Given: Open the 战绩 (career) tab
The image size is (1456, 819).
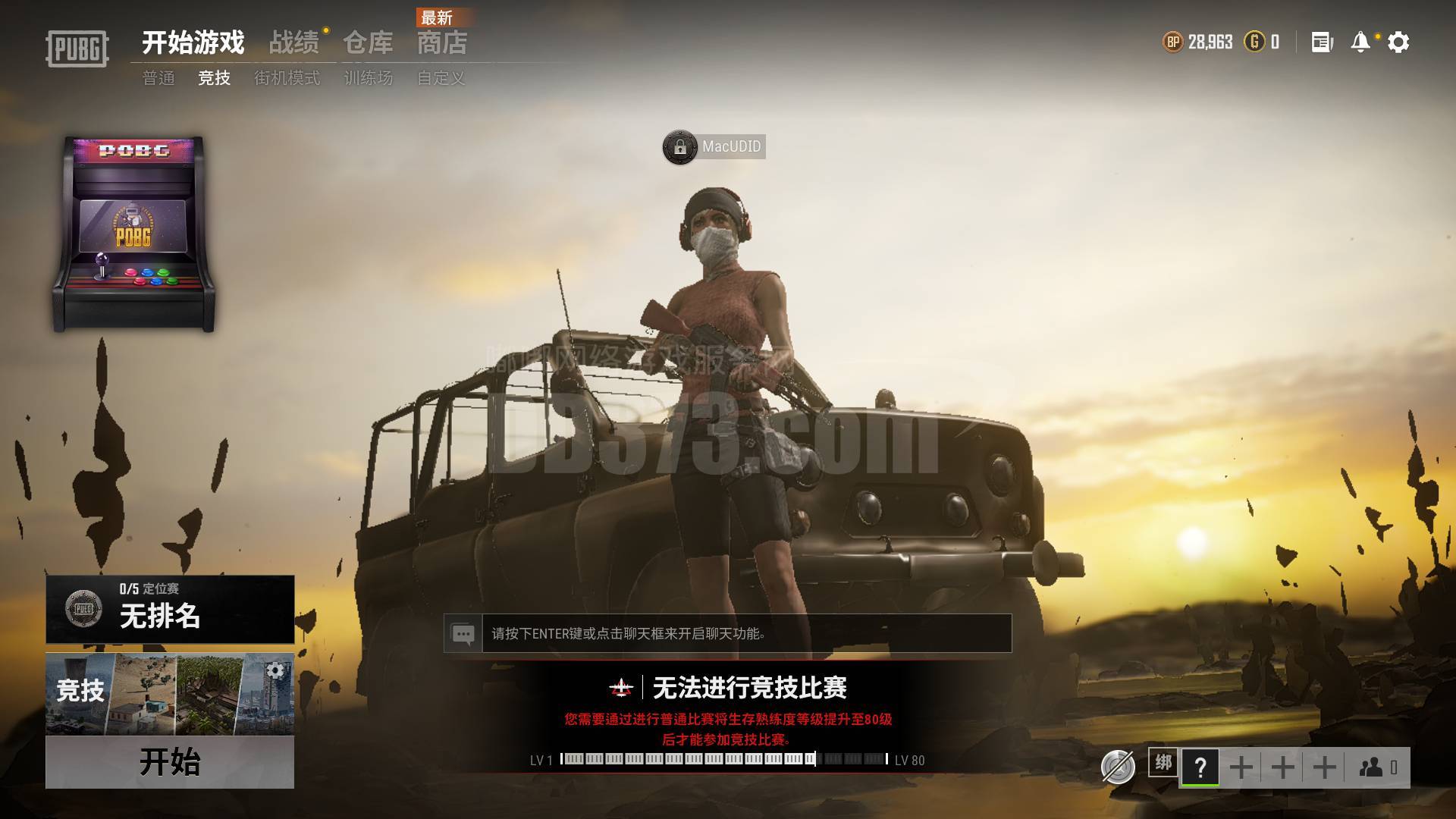Looking at the screenshot, I should click(294, 43).
